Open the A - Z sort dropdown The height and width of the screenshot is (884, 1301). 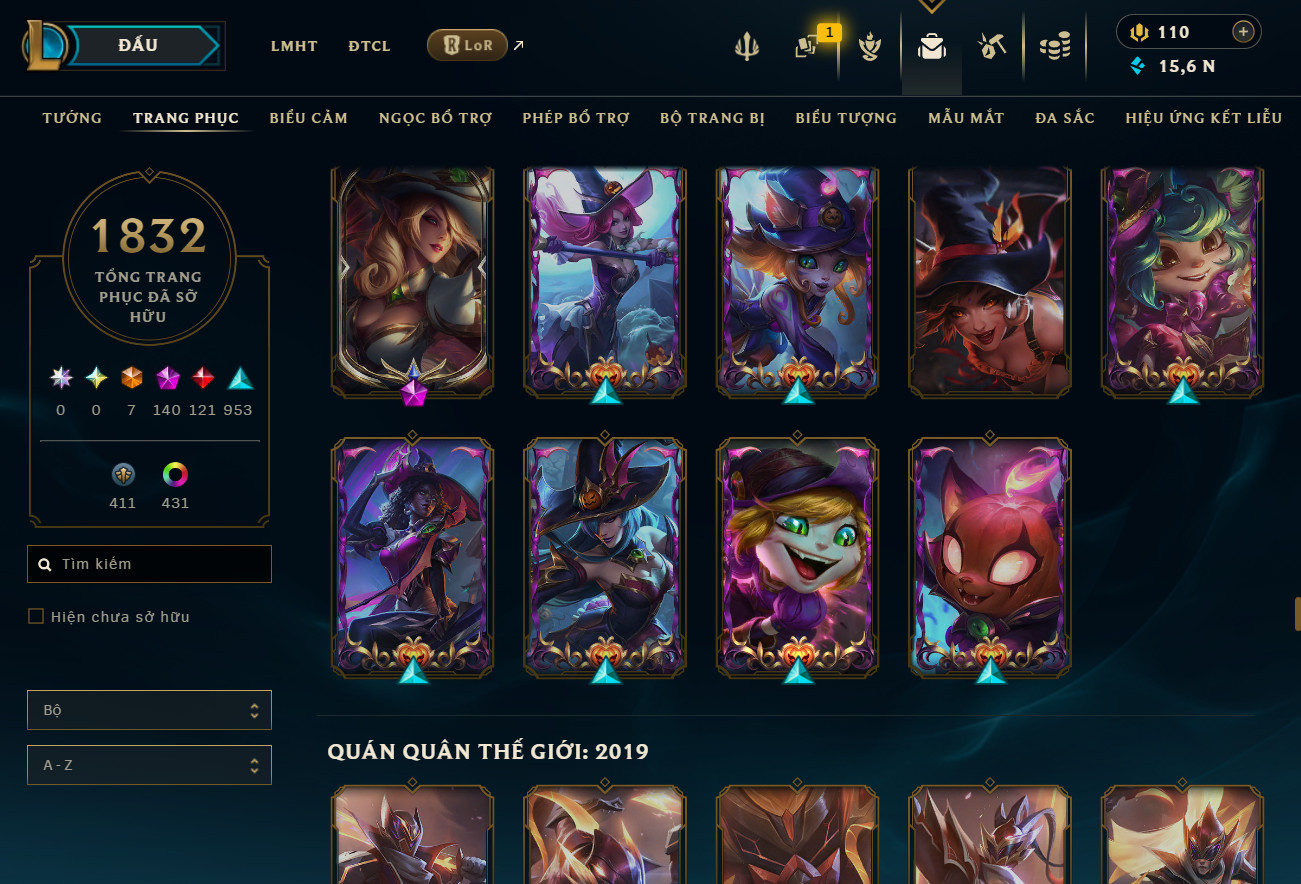149,765
